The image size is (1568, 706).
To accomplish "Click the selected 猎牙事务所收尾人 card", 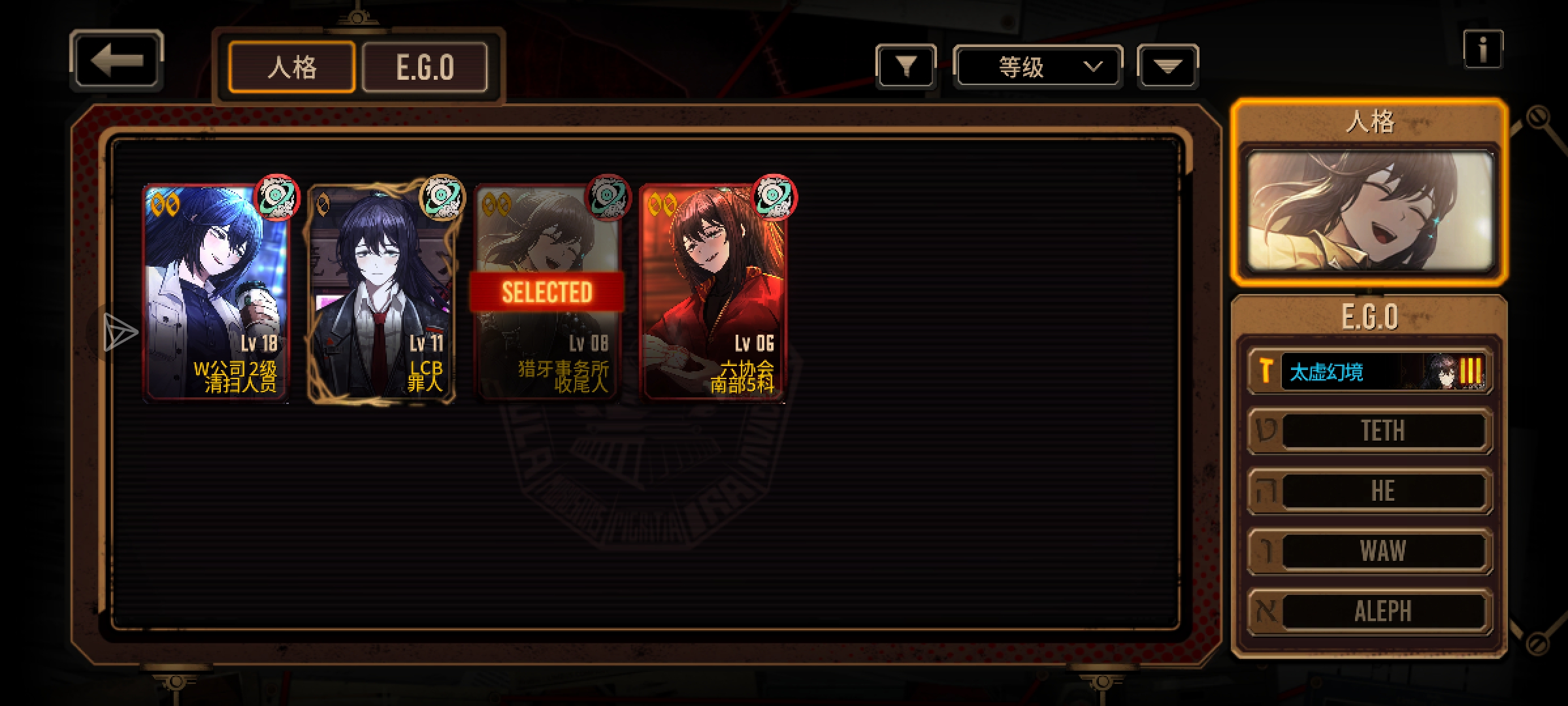I will (x=547, y=293).
